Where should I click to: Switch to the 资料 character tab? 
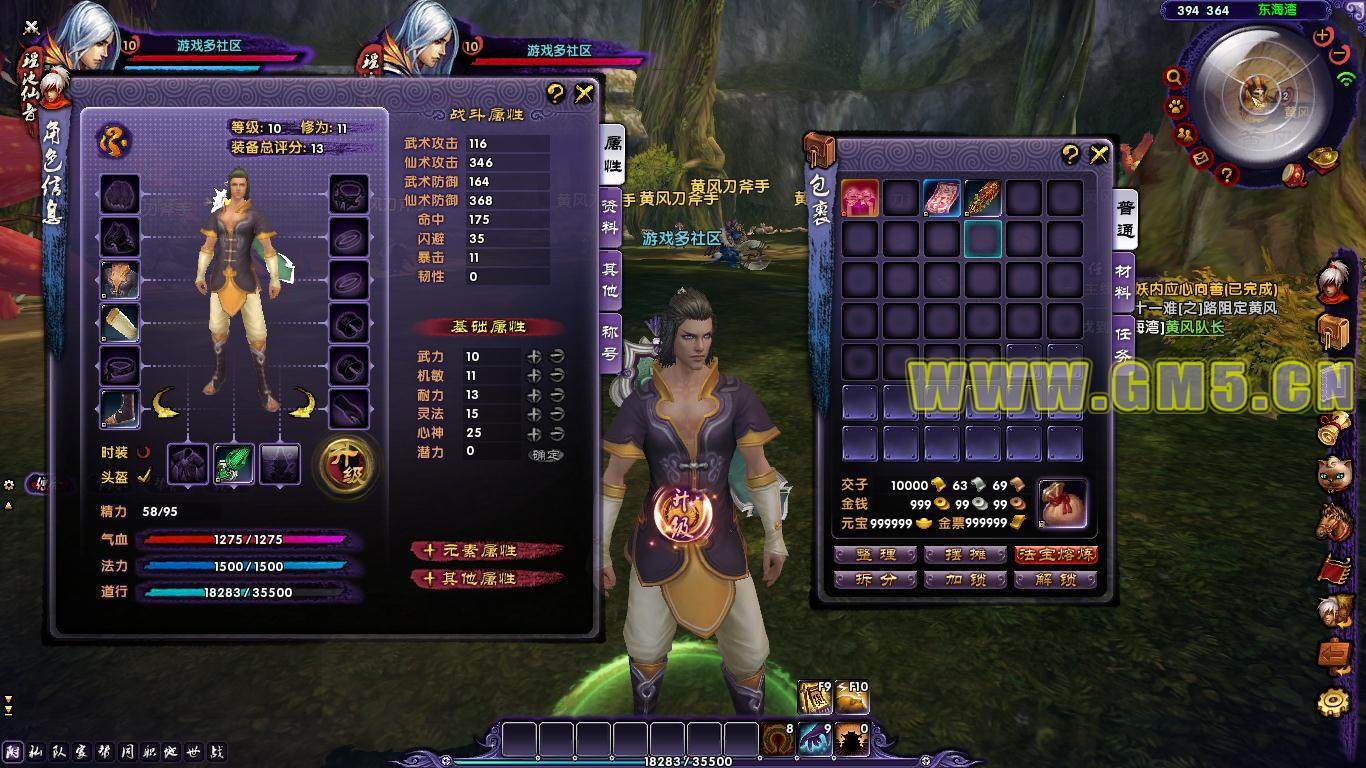click(610, 215)
